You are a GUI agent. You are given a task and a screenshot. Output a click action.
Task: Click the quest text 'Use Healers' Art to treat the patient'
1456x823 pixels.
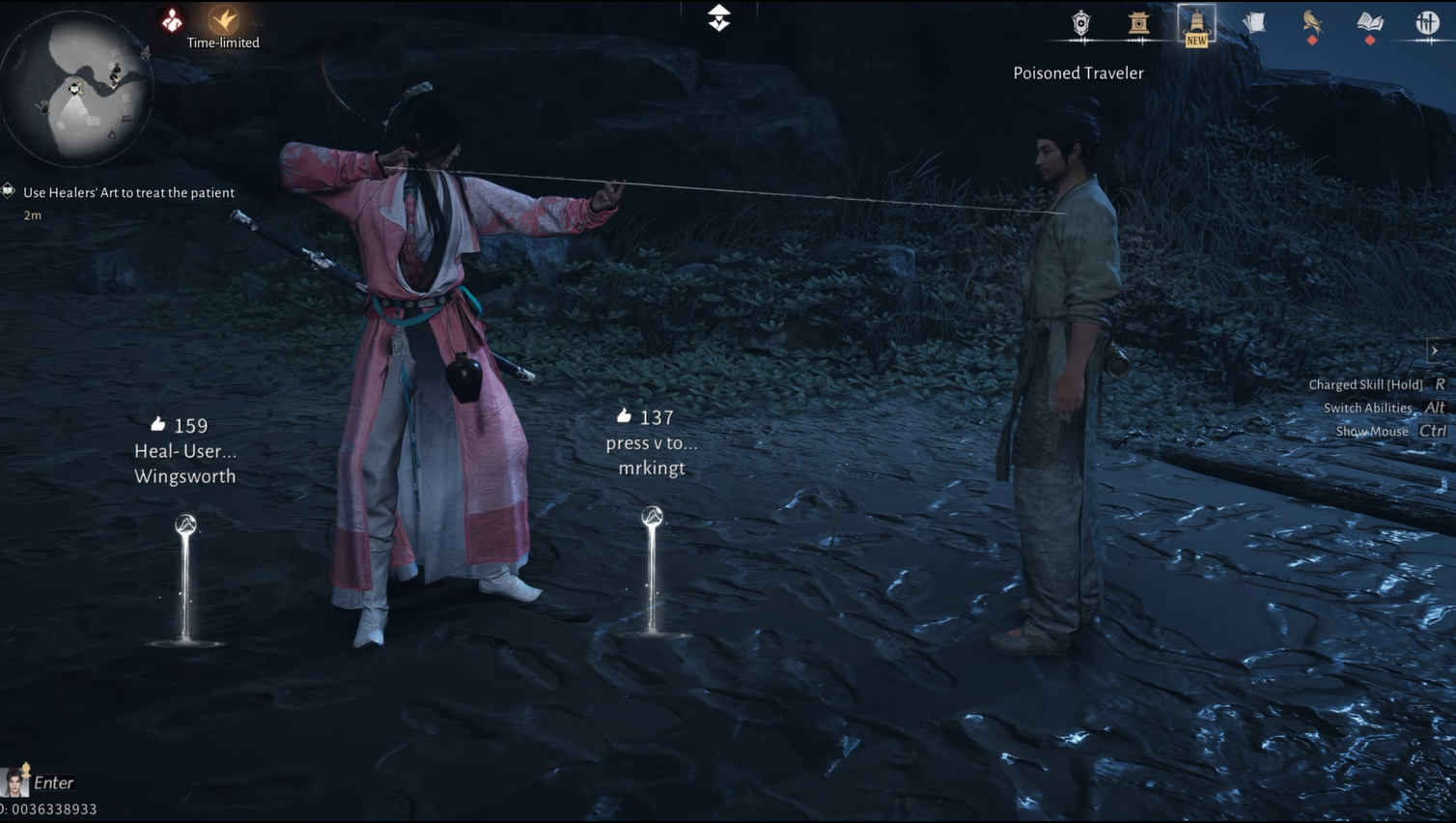128,192
